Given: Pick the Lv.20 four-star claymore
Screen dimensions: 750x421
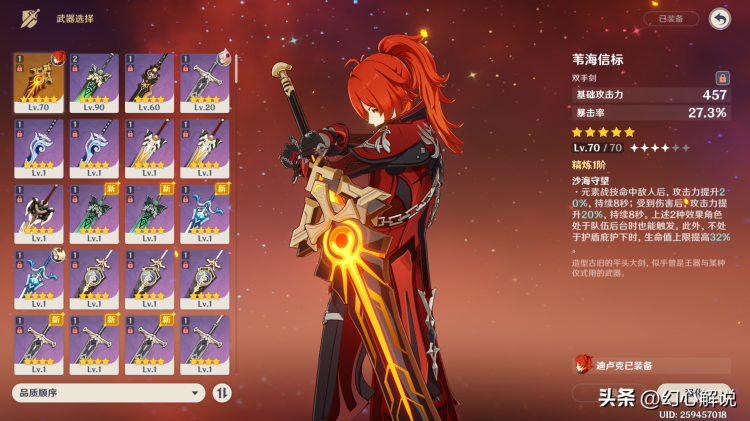Looking at the screenshot, I should 204,83.
